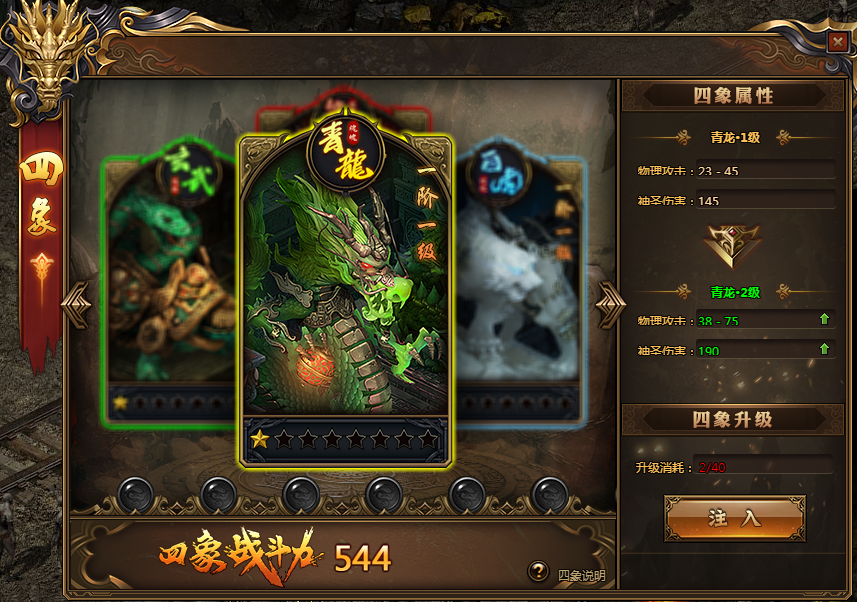Viewport: 857px width, 602px height.
Task: Show the previous card with left arrow
Action: [77, 303]
